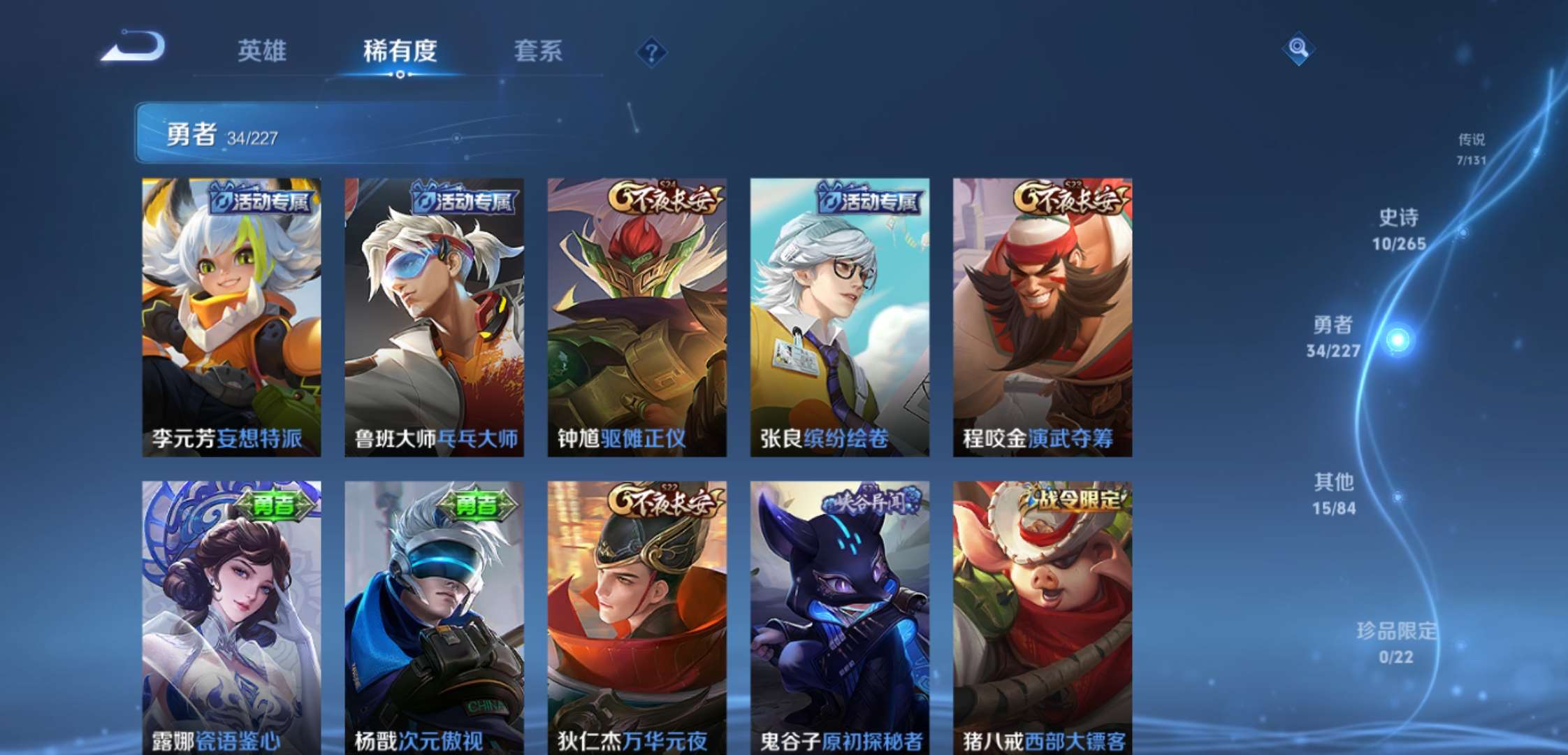Open the 钟馗 驱傩正仪 skin card
Image resolution: width=1568 pixels, height=755 pixels.
click(637, 317)
